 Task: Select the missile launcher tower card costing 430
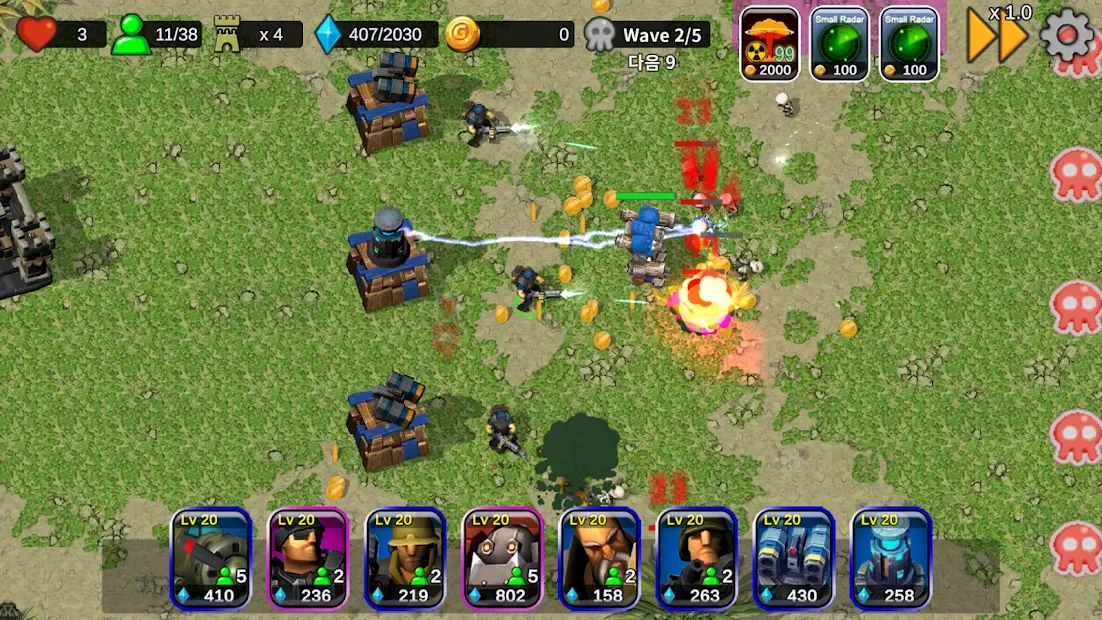[x=793, y=558]
